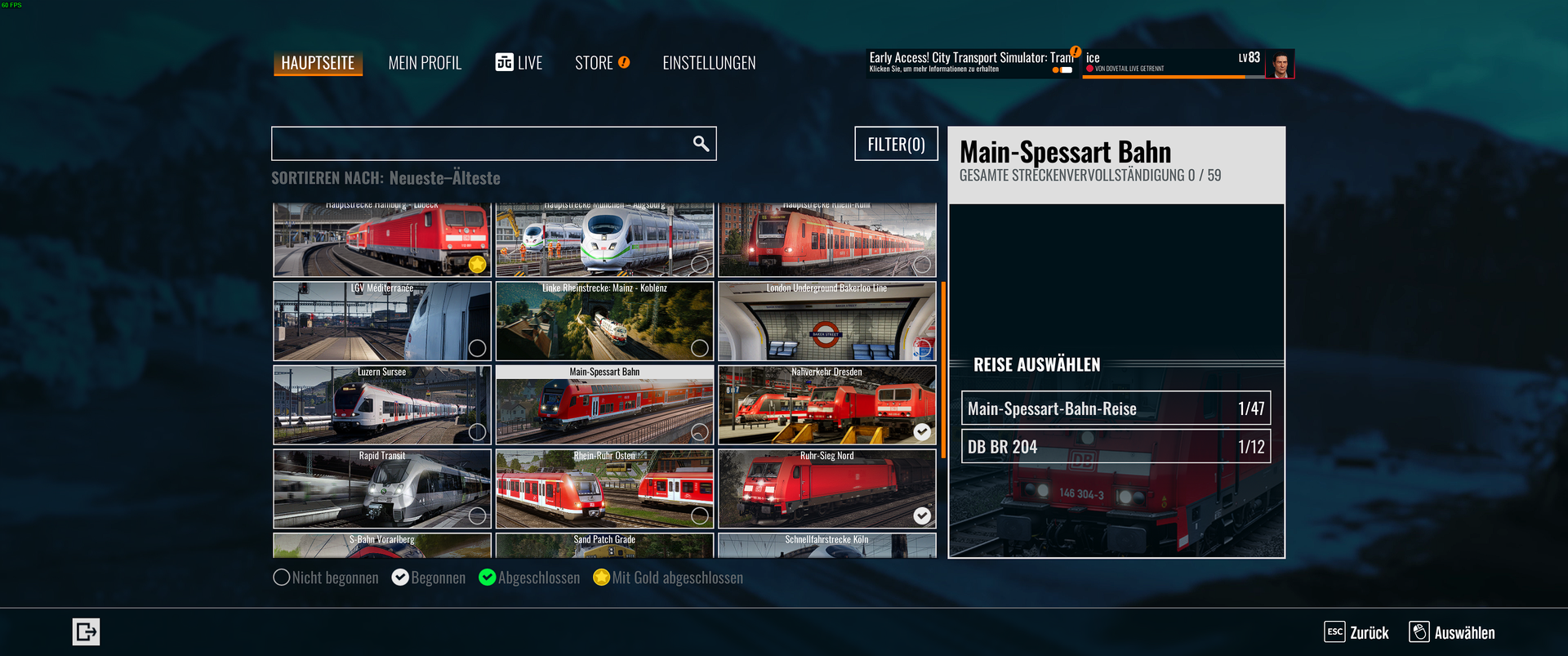Open the Mein Profil tab

pyautogui.click(x=425, y=63)
